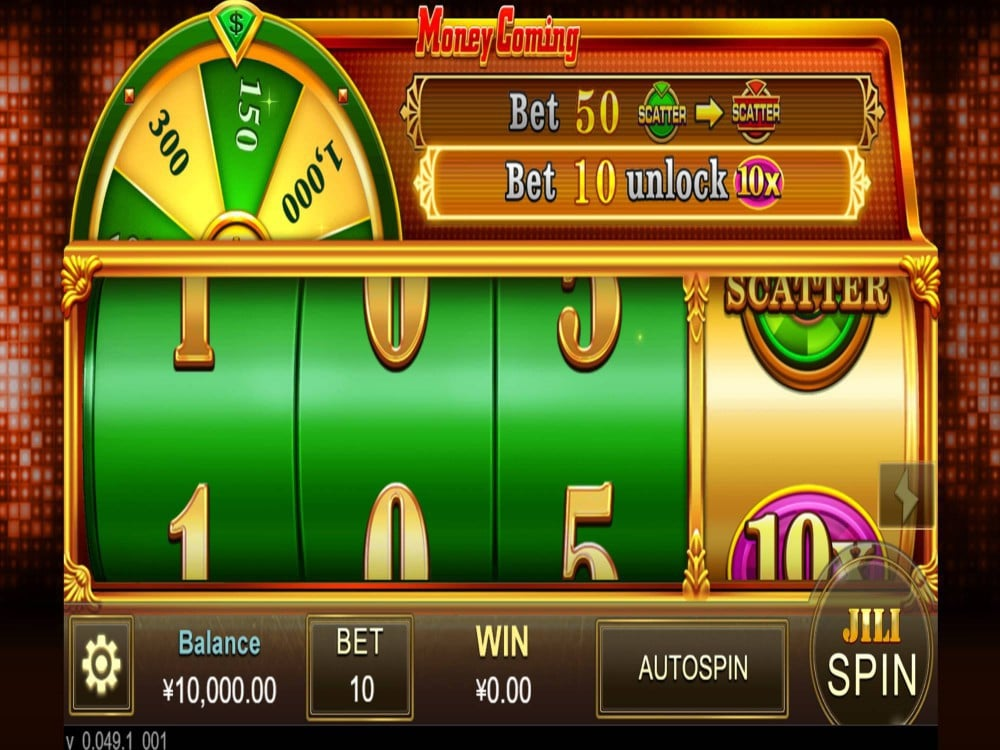This screenshot has height=750, width=1000.
Task: Open the gear settings menu
Action: click(x=101, y=665)
